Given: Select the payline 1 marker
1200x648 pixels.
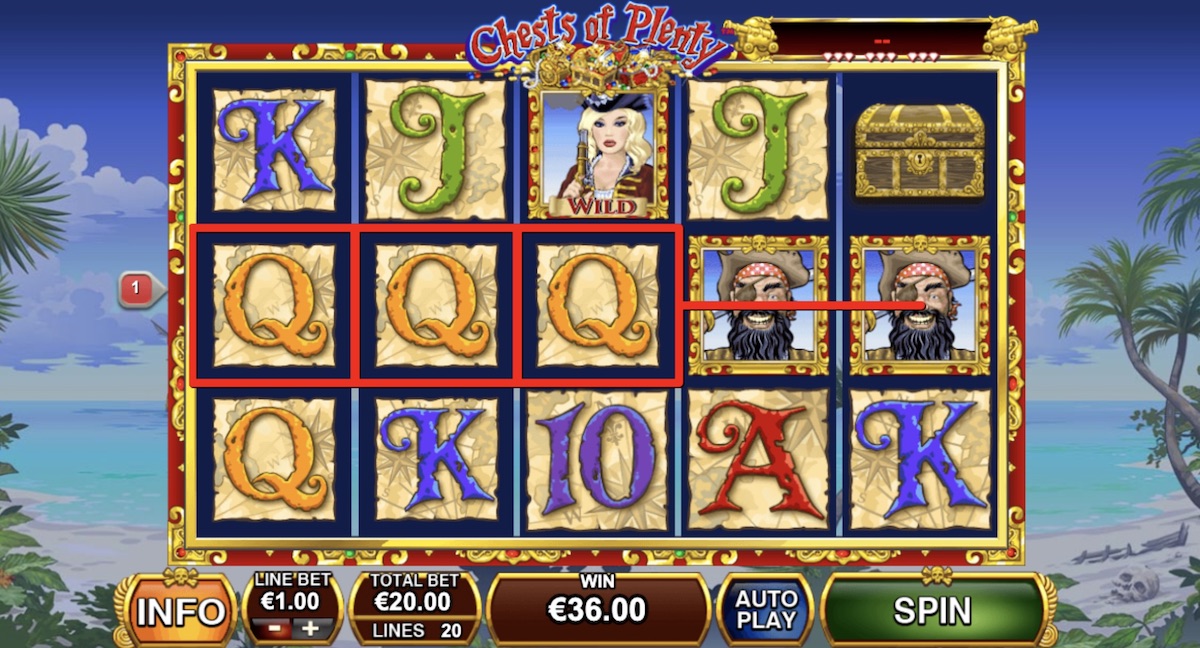Looking at the screenshot, I should tap(136, 290).
